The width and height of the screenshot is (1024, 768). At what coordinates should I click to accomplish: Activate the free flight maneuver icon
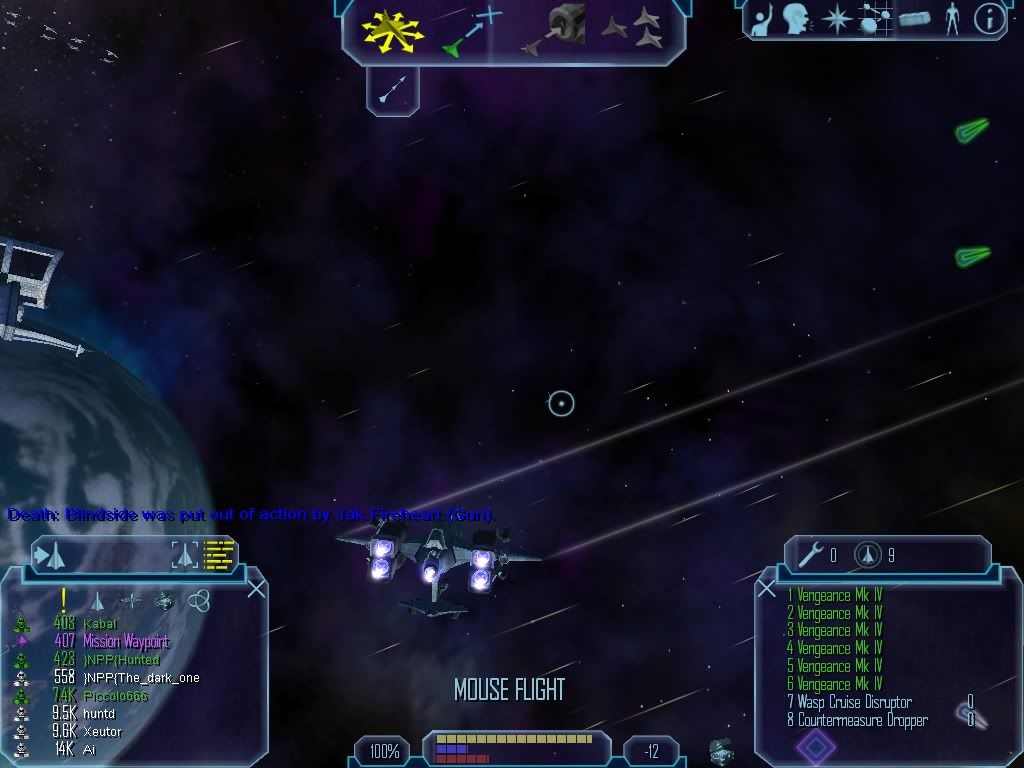(392, 30)
